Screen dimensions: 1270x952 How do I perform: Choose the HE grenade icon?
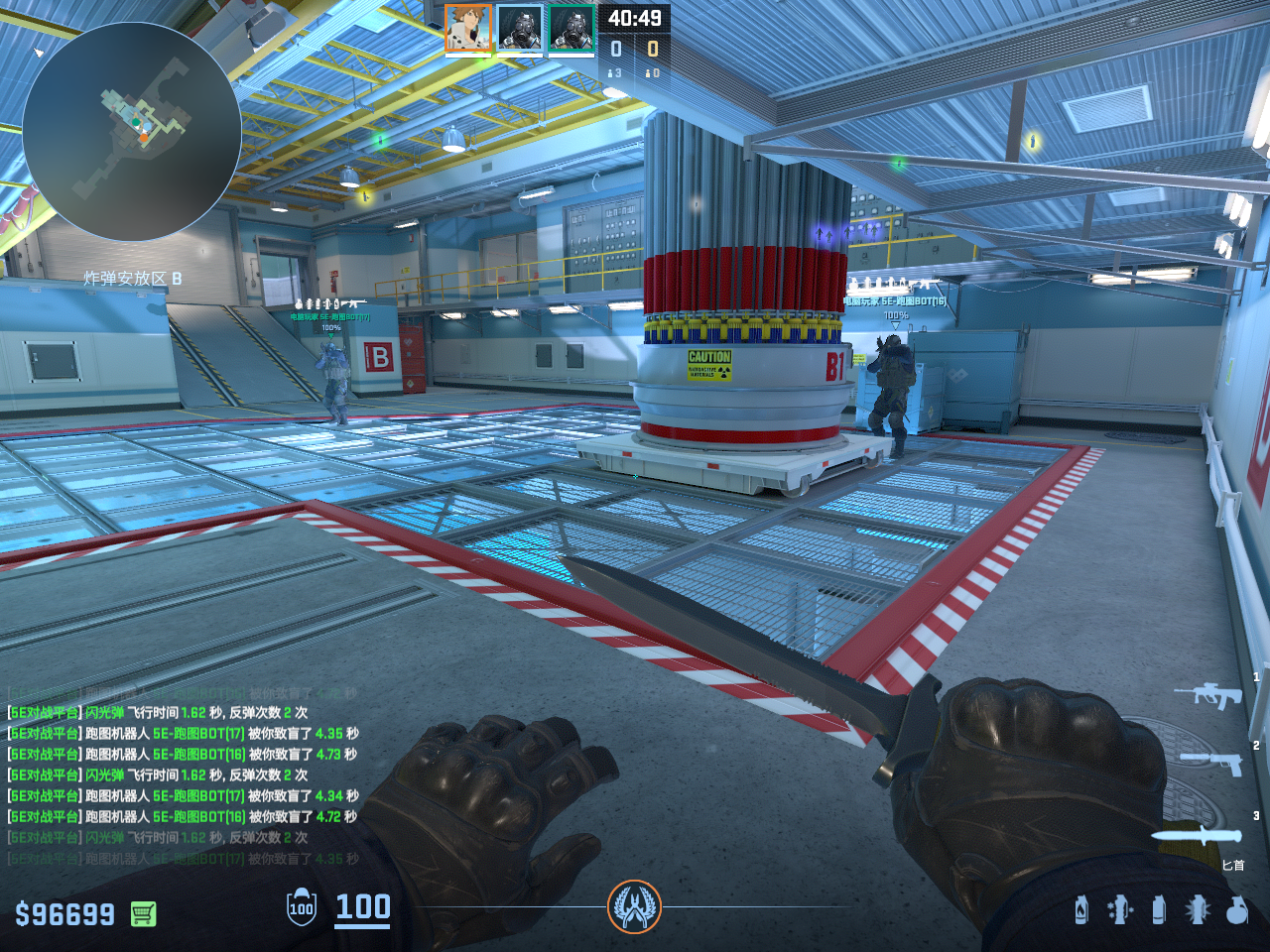pyautogui.click(x=1236, y=909)
